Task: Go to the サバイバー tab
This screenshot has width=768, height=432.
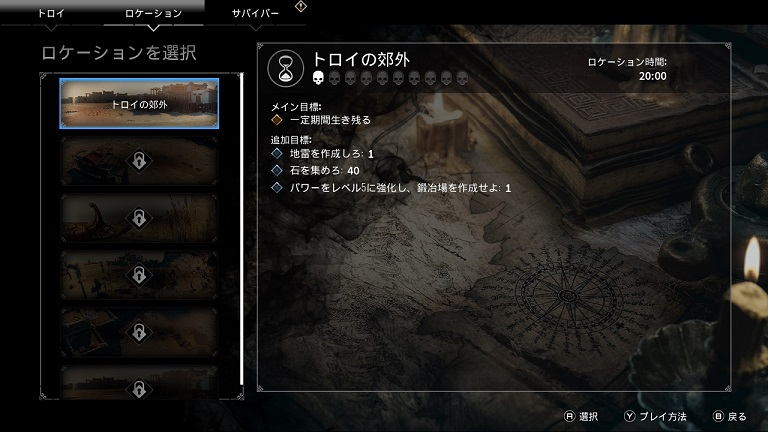Action: coord(255,13)
